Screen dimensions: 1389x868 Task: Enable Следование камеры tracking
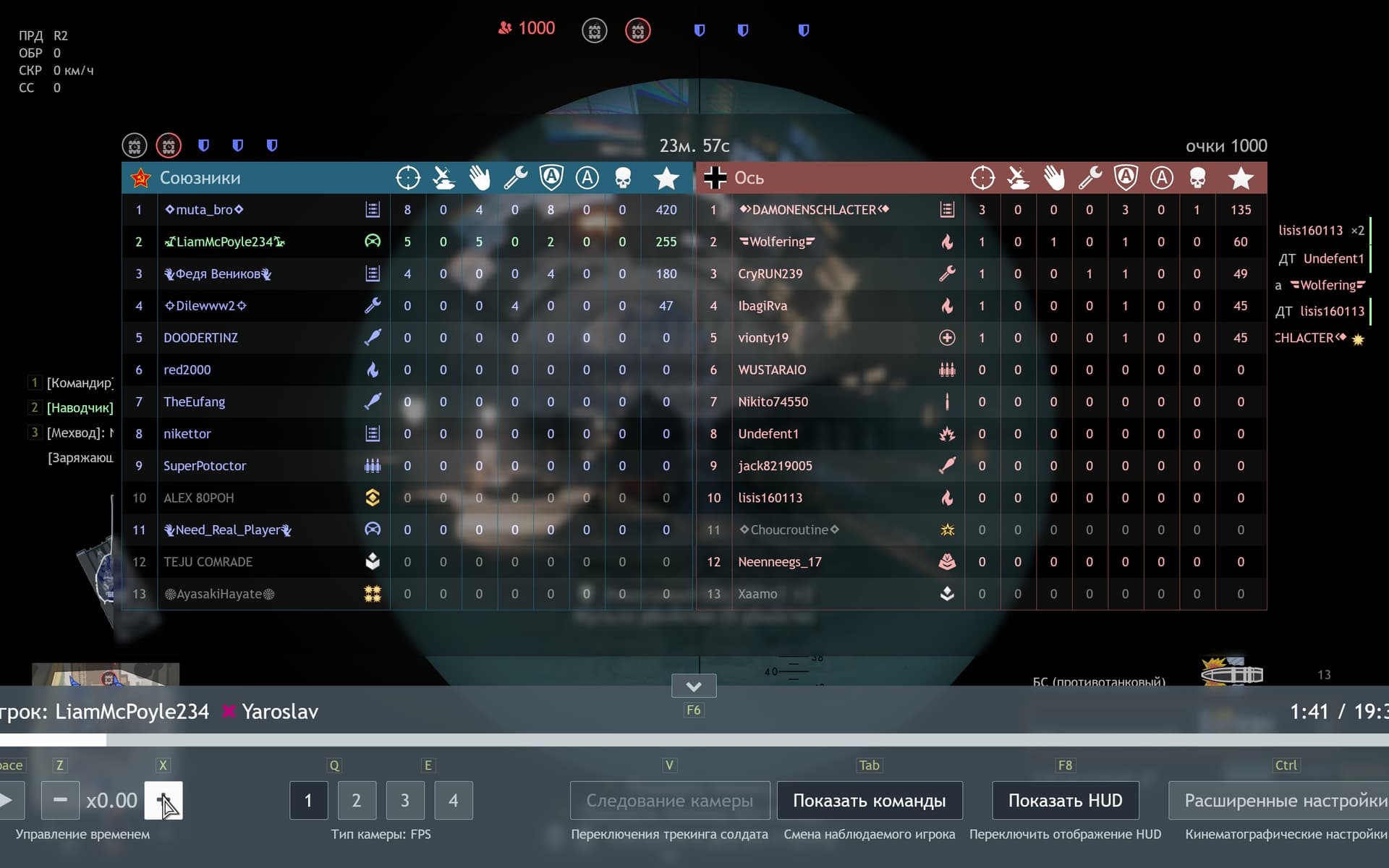click(x=669, y=801)
